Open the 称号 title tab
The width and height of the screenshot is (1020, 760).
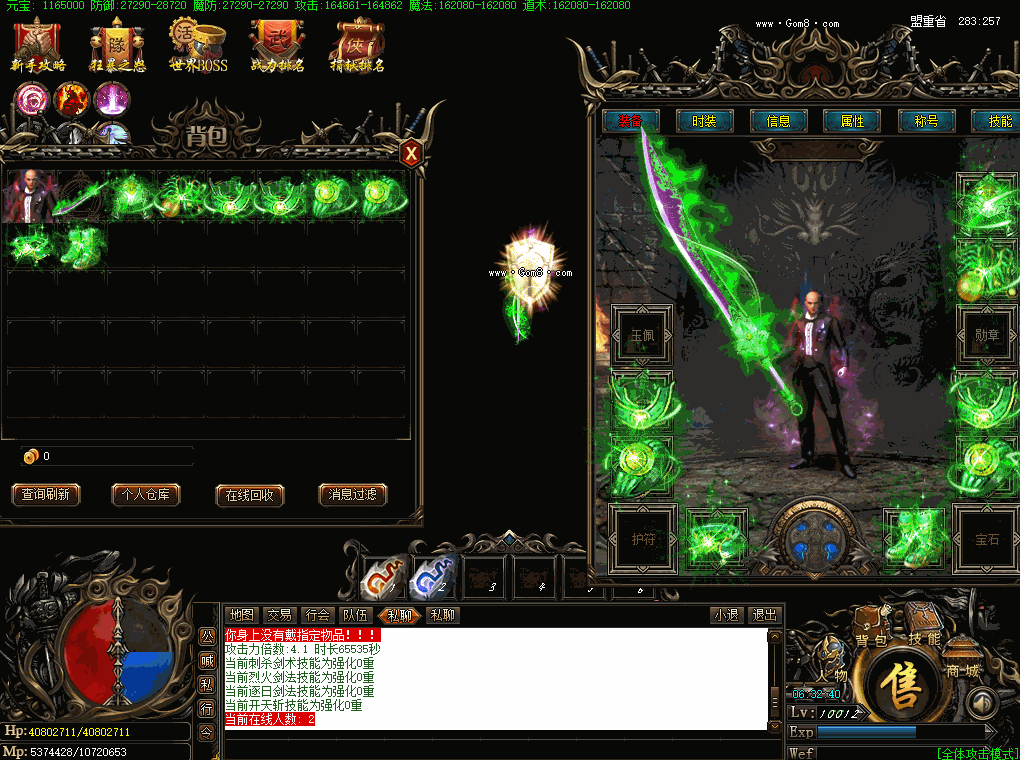(x=926, y=121)
